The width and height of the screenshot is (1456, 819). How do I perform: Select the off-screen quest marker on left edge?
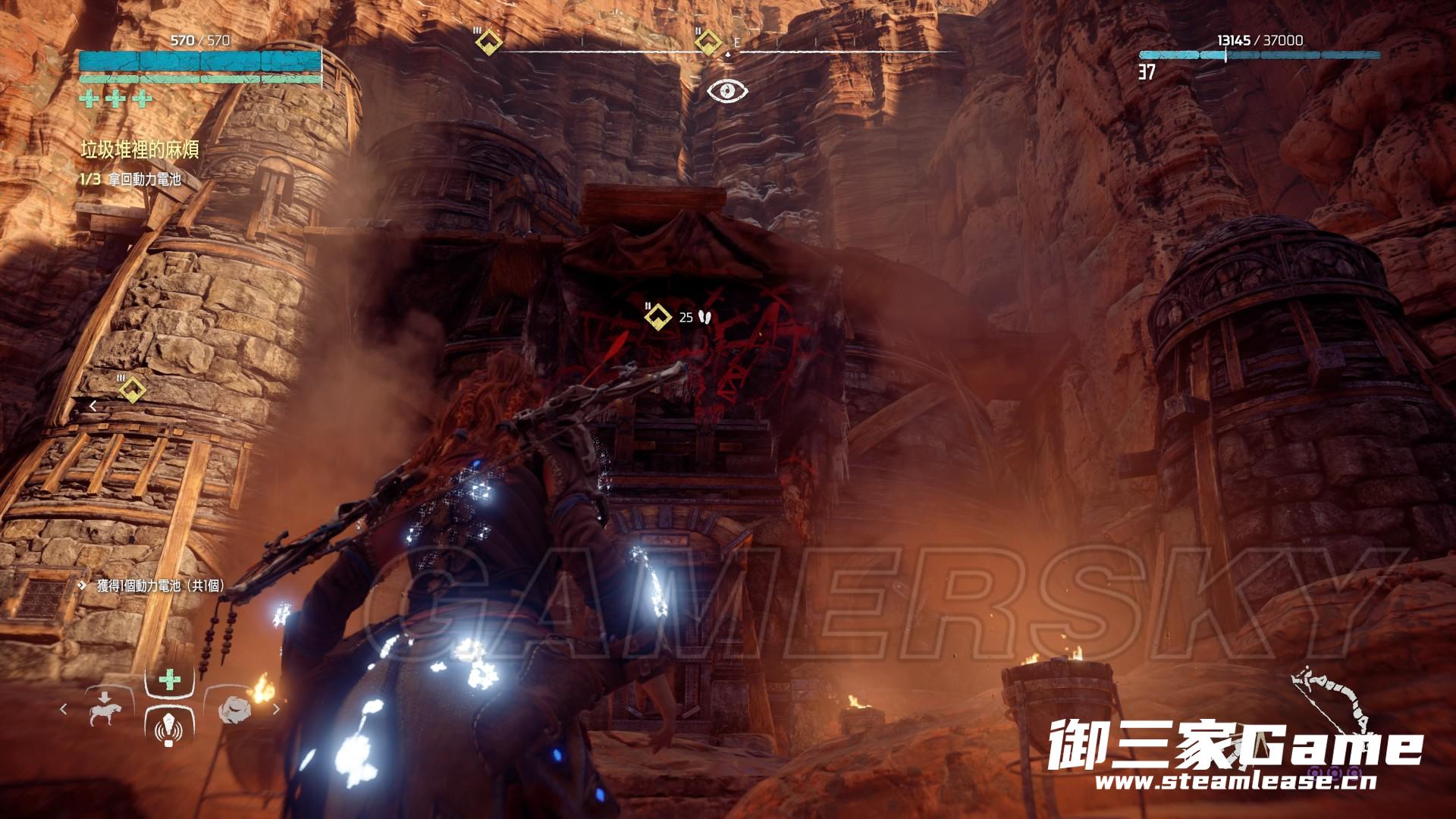[133, 391]
